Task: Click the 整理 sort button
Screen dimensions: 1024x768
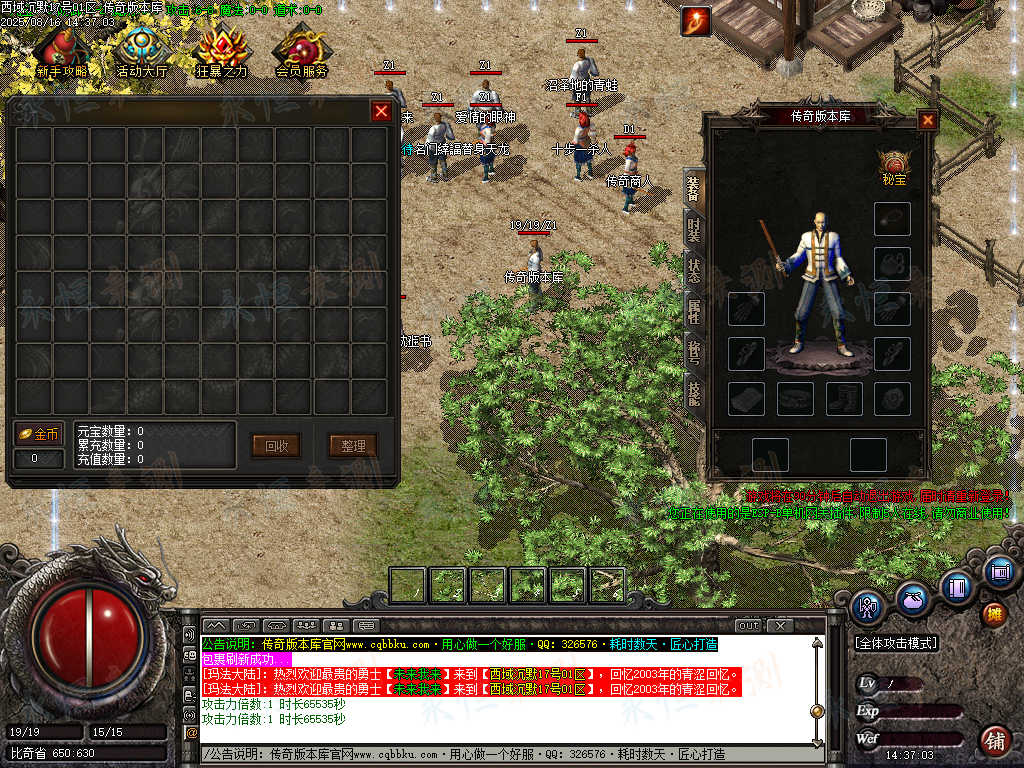Action: pos(353,446)
